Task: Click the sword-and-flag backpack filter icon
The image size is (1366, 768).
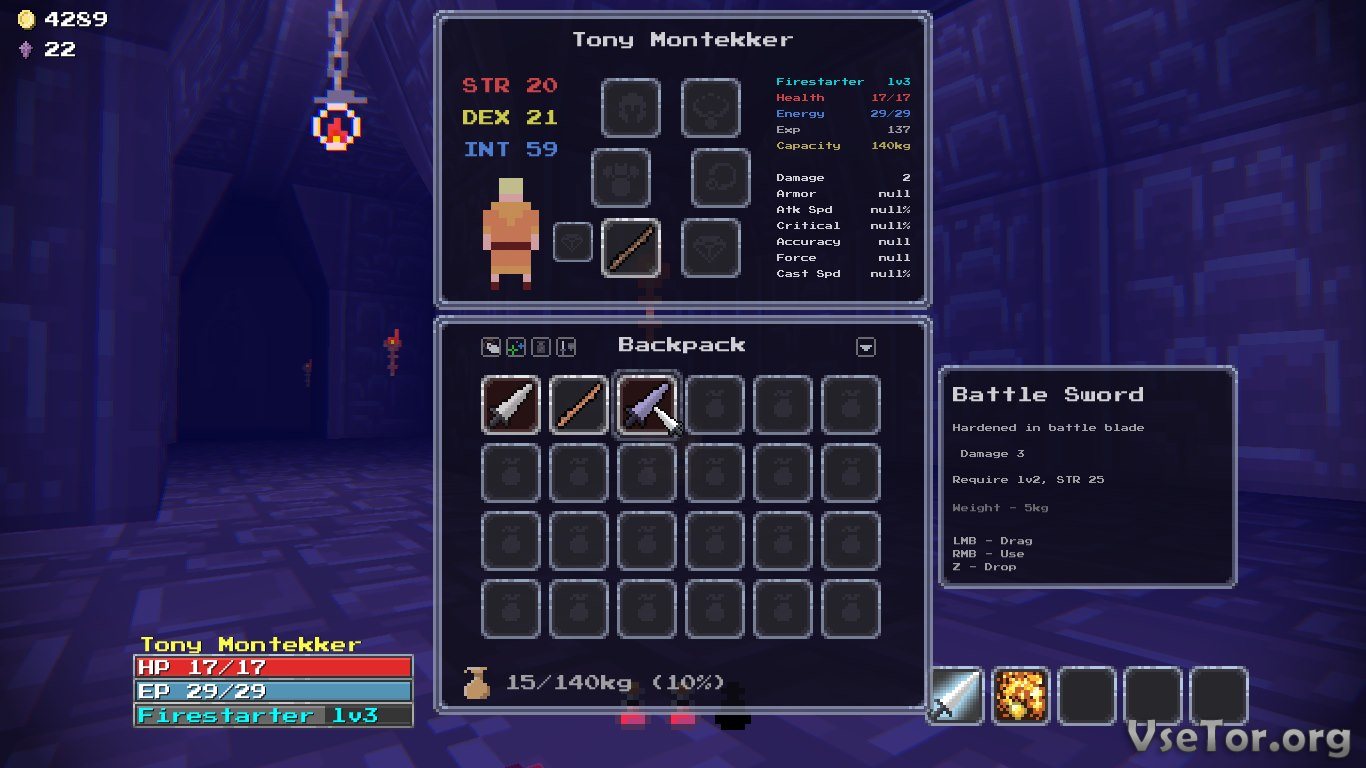Action: pyautogui.click(x=566, y=347)
